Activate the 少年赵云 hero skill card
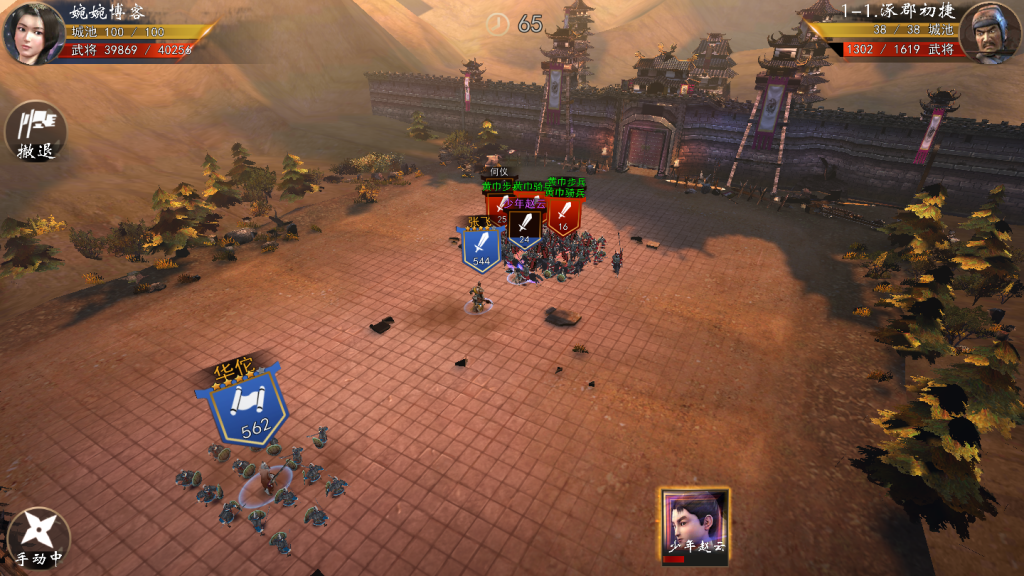Viewport: 1024px width, 576px height. tap(694, 526)
